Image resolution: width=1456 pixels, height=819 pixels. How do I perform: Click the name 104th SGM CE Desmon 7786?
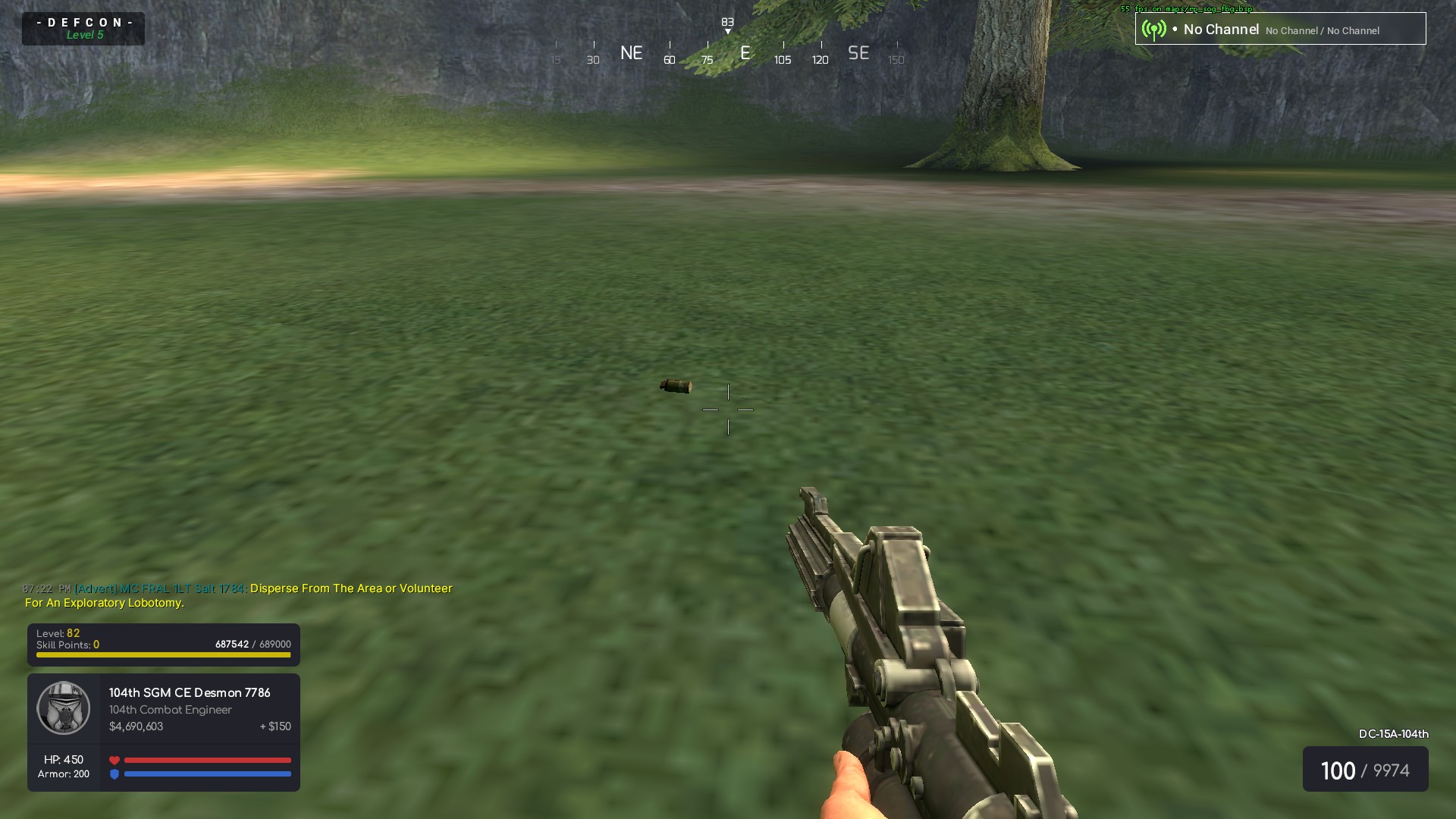click(190, 692)
